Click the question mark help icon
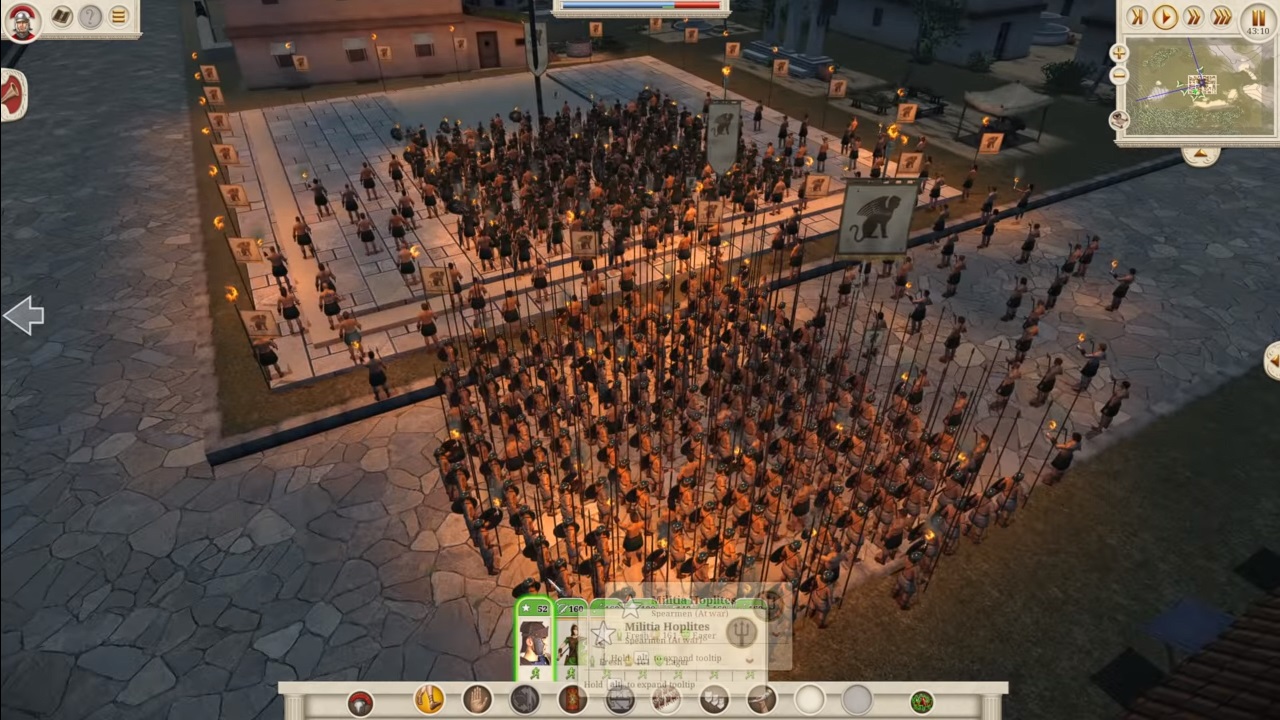 [x=90, y=17]
